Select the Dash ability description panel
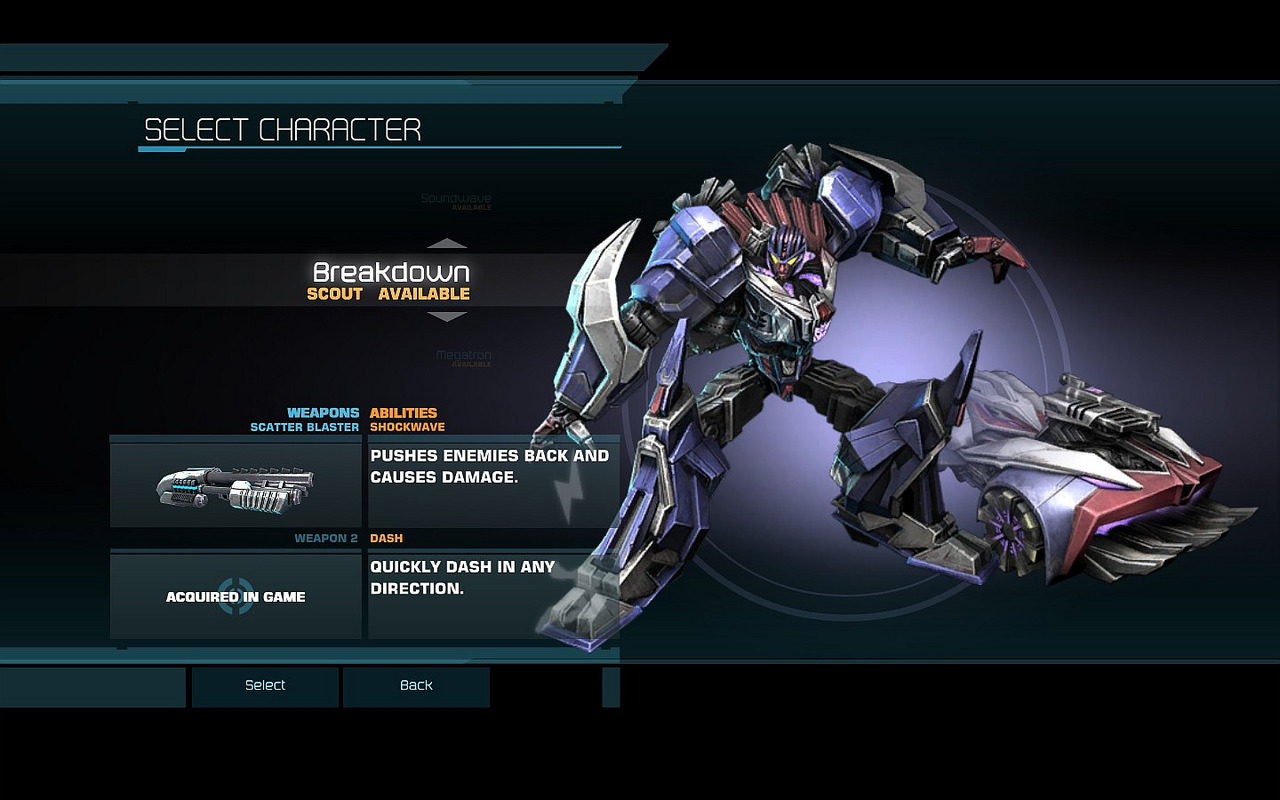1280x800 pixels. (493, 596)
